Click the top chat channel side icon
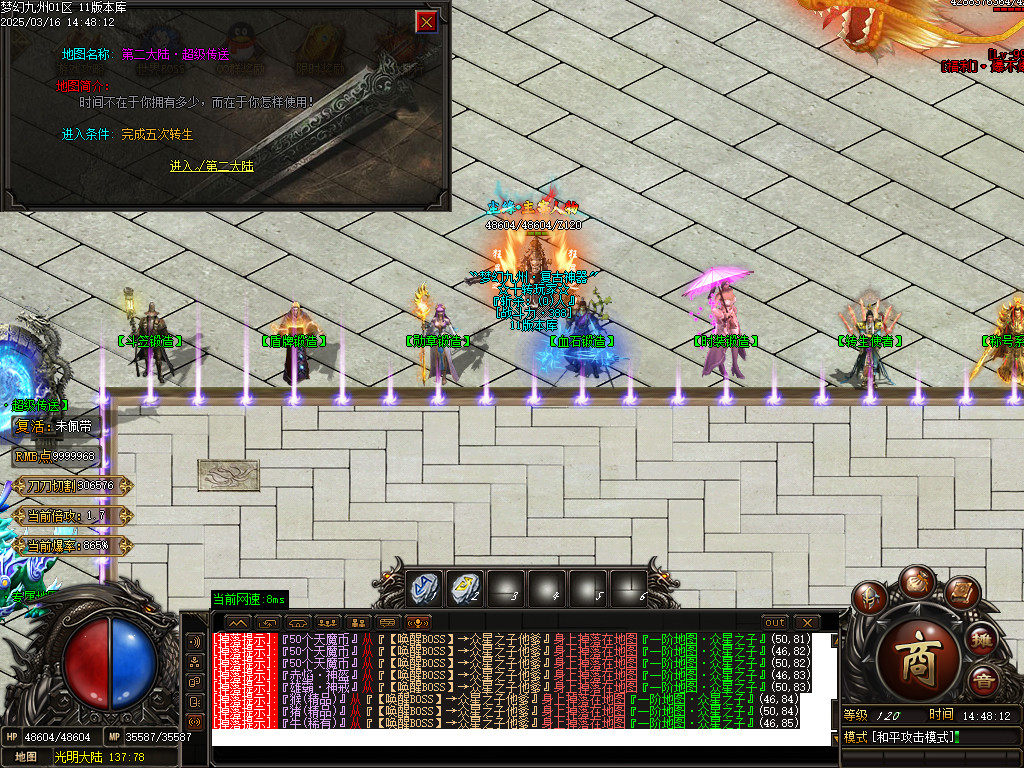This screenshot has width=1024, height=768. coord(195,641)
